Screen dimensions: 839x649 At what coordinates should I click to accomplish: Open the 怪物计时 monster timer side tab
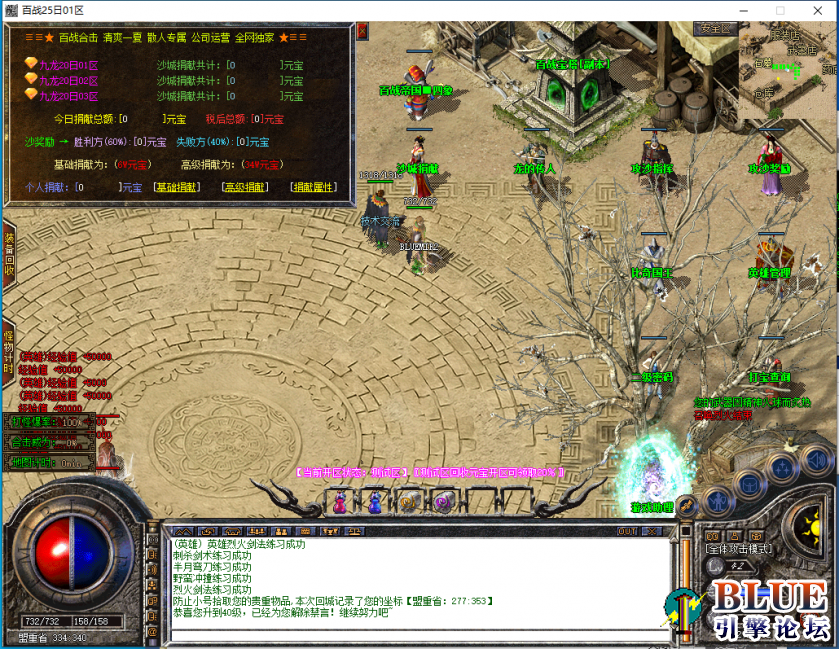click(x=9, y=349)
